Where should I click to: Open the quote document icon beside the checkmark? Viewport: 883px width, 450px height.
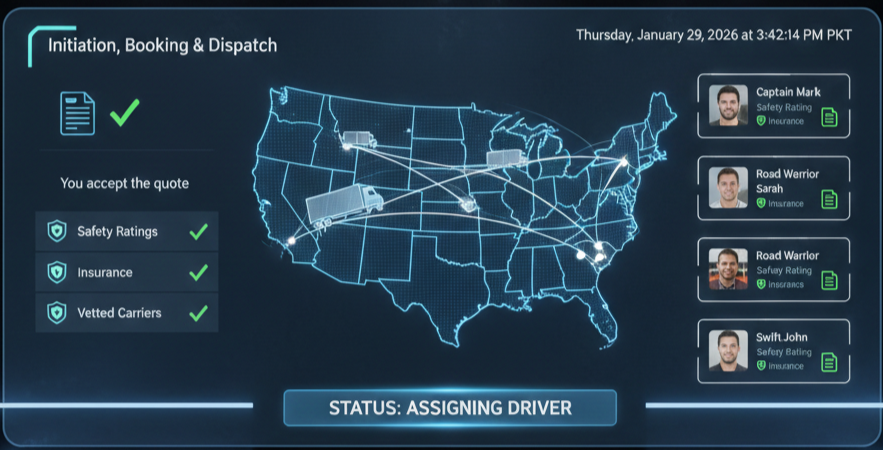pyautogui.click(x=77, y=112)
